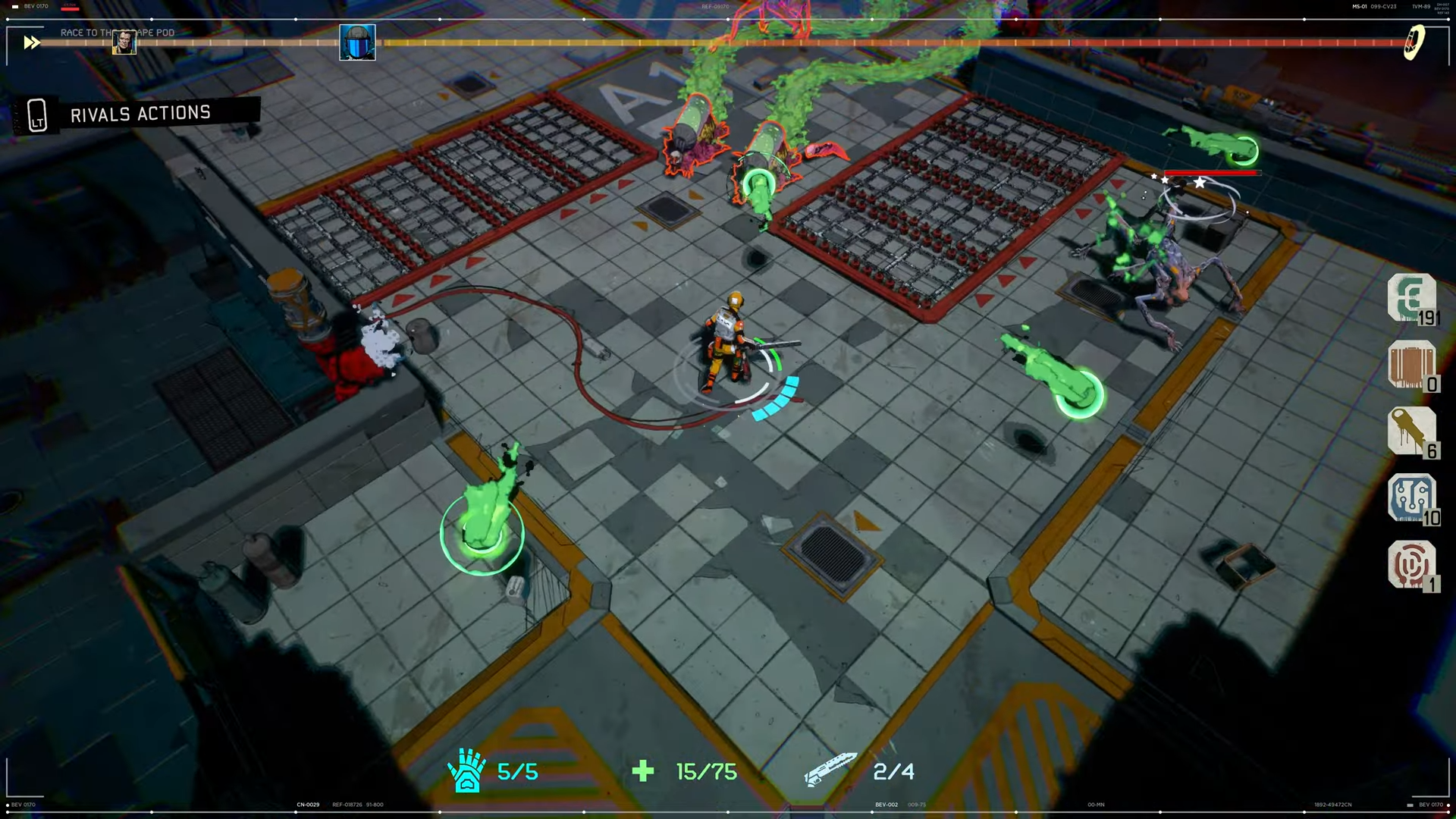Select the weapon icon beside the ammo count
The width and height of the screenshot is (1456, 819).
pos(830,769)
